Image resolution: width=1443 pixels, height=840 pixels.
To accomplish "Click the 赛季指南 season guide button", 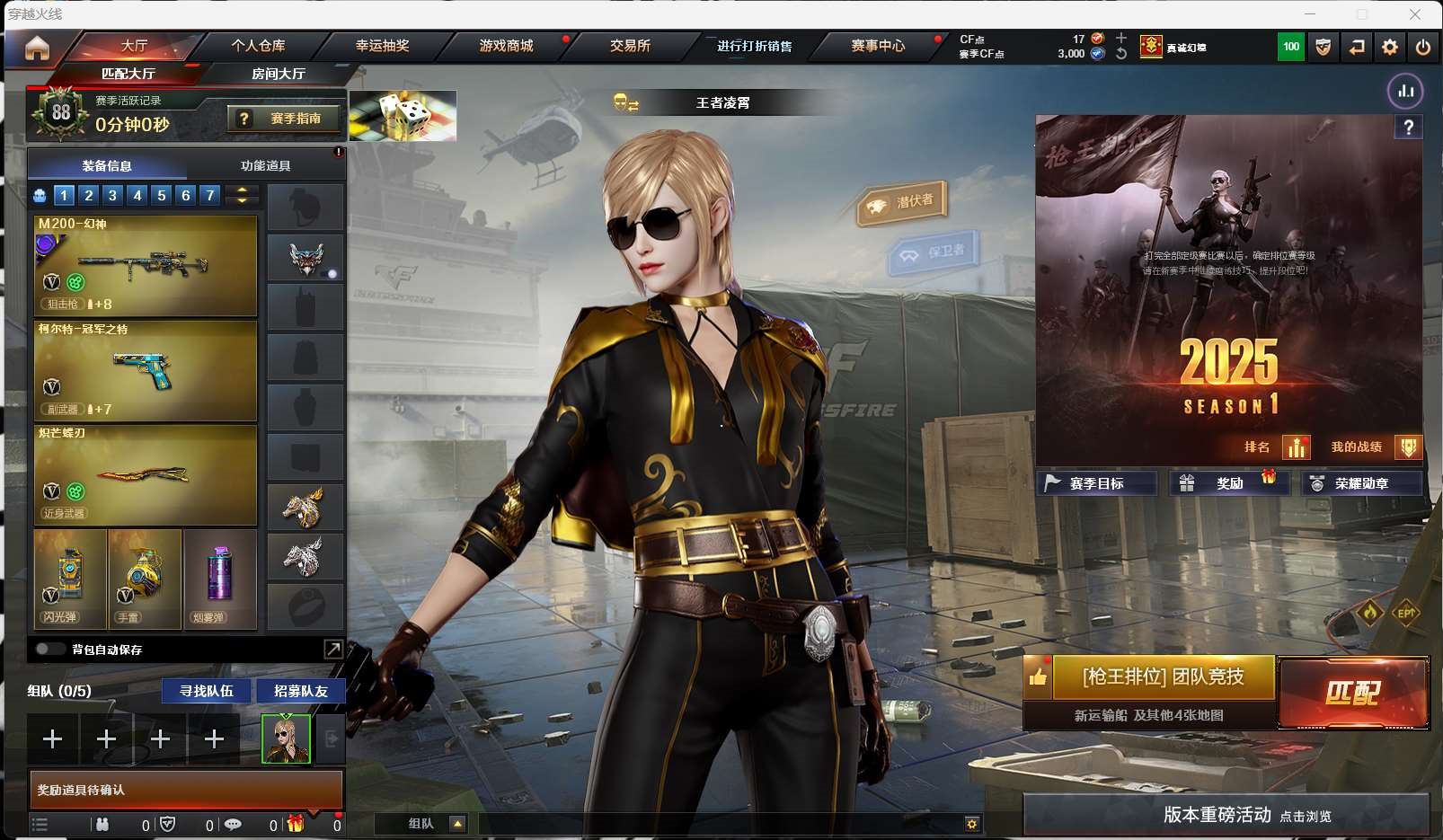I will pos(286,119).
